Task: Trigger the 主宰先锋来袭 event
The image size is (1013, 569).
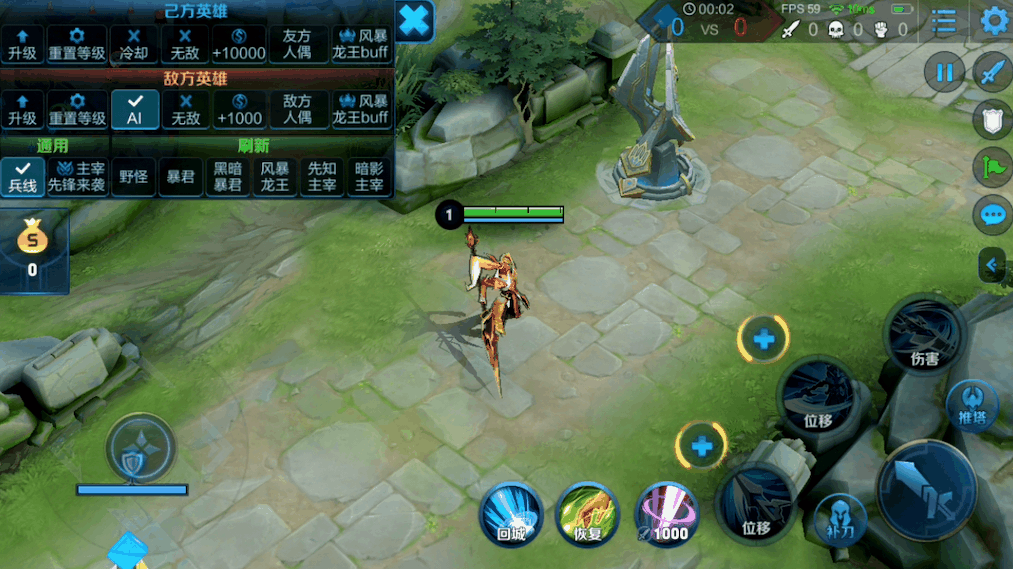Action: tap(79, 176)
